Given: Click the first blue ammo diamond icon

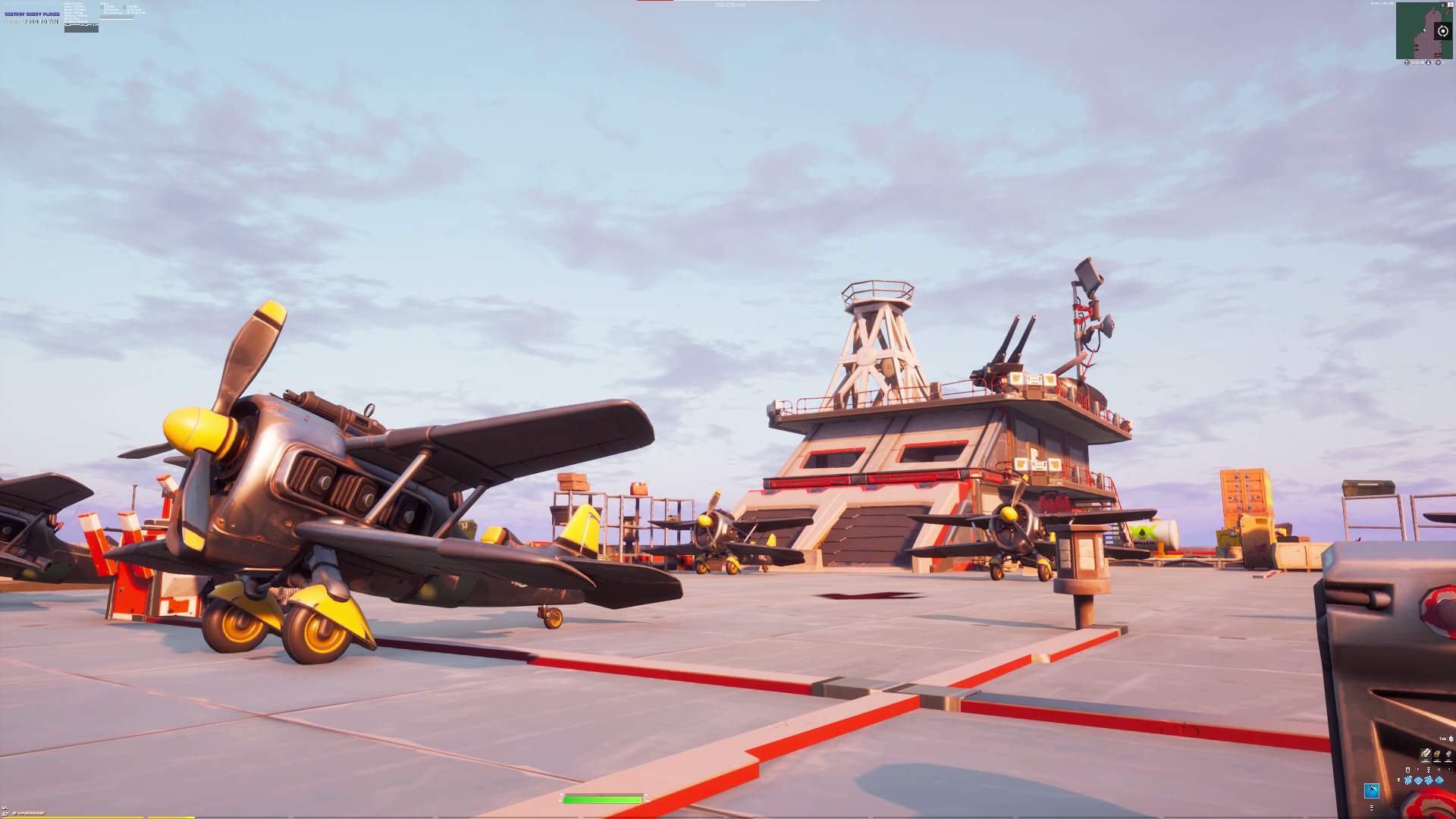Looking at the screenshot, I should tap(1407, 780).
